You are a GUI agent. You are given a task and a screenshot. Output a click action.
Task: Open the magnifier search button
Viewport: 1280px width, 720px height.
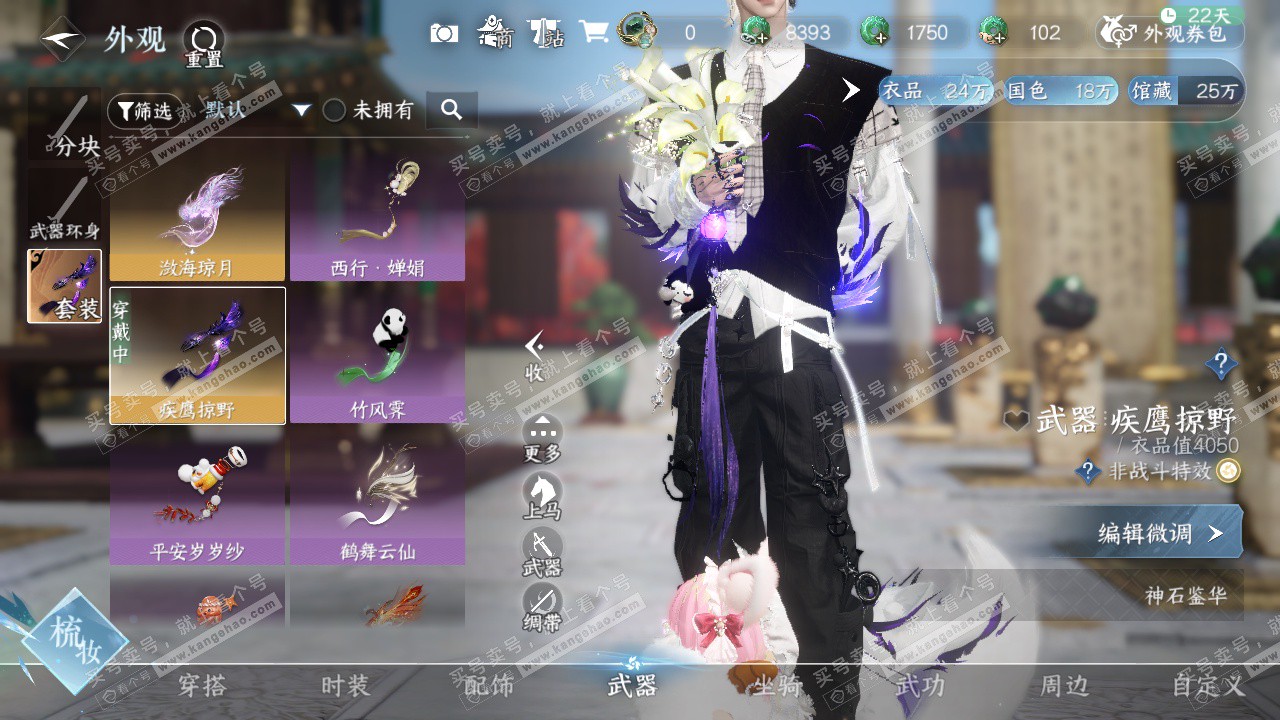click(451, 110)
